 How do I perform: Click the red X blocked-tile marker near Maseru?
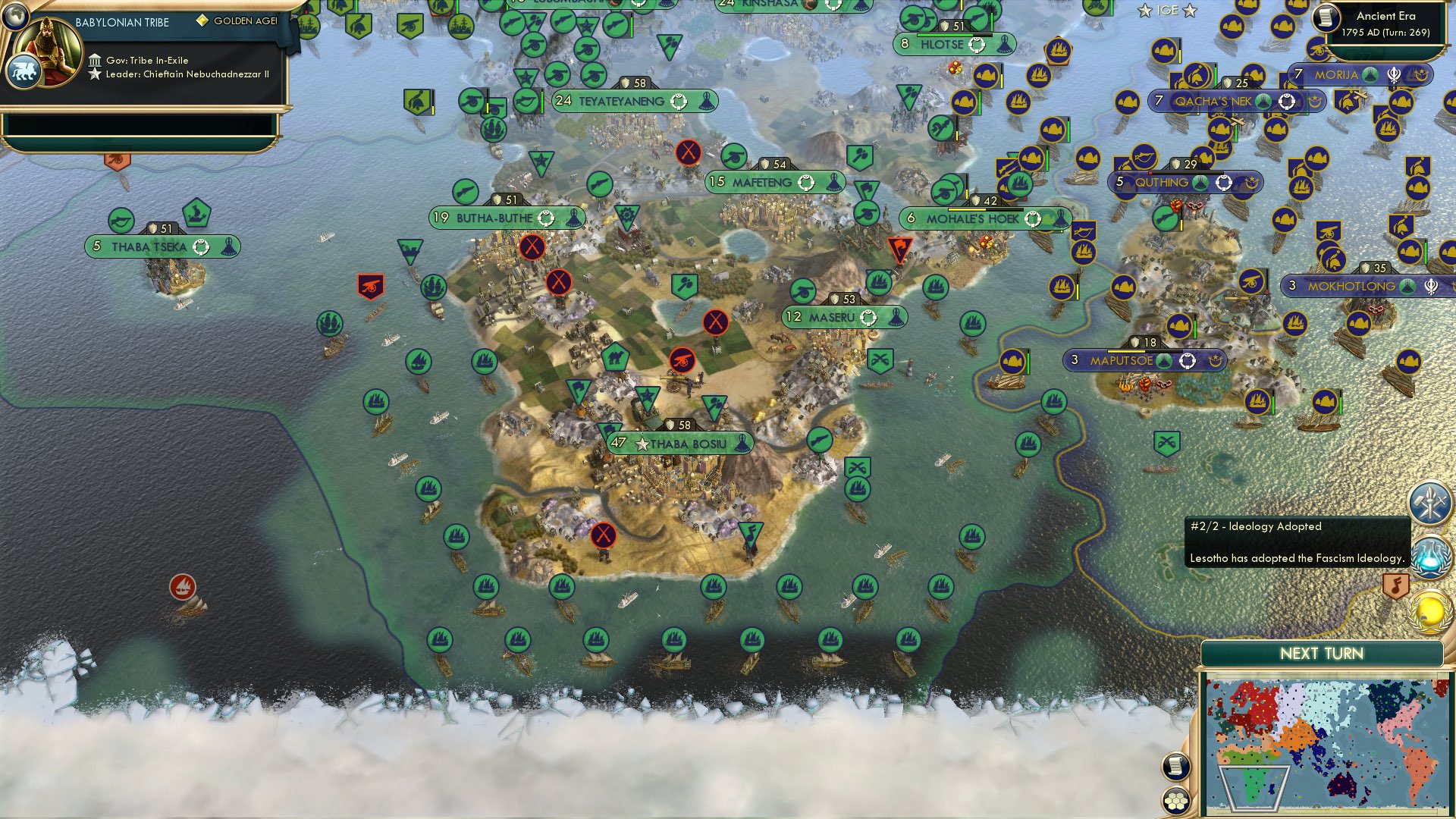click(x=714, y=321)
